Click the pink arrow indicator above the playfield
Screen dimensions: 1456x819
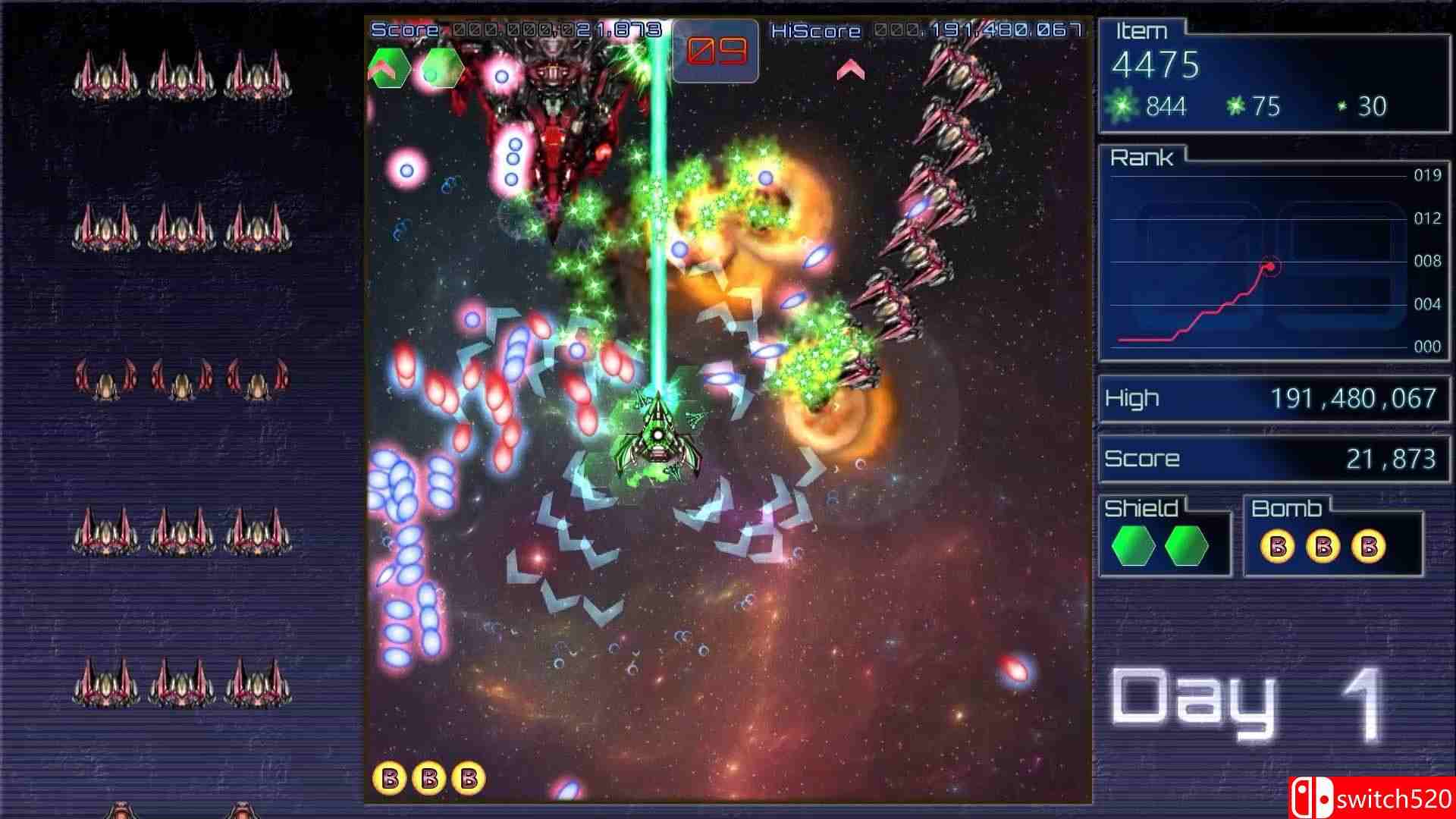tap(849, 72)
